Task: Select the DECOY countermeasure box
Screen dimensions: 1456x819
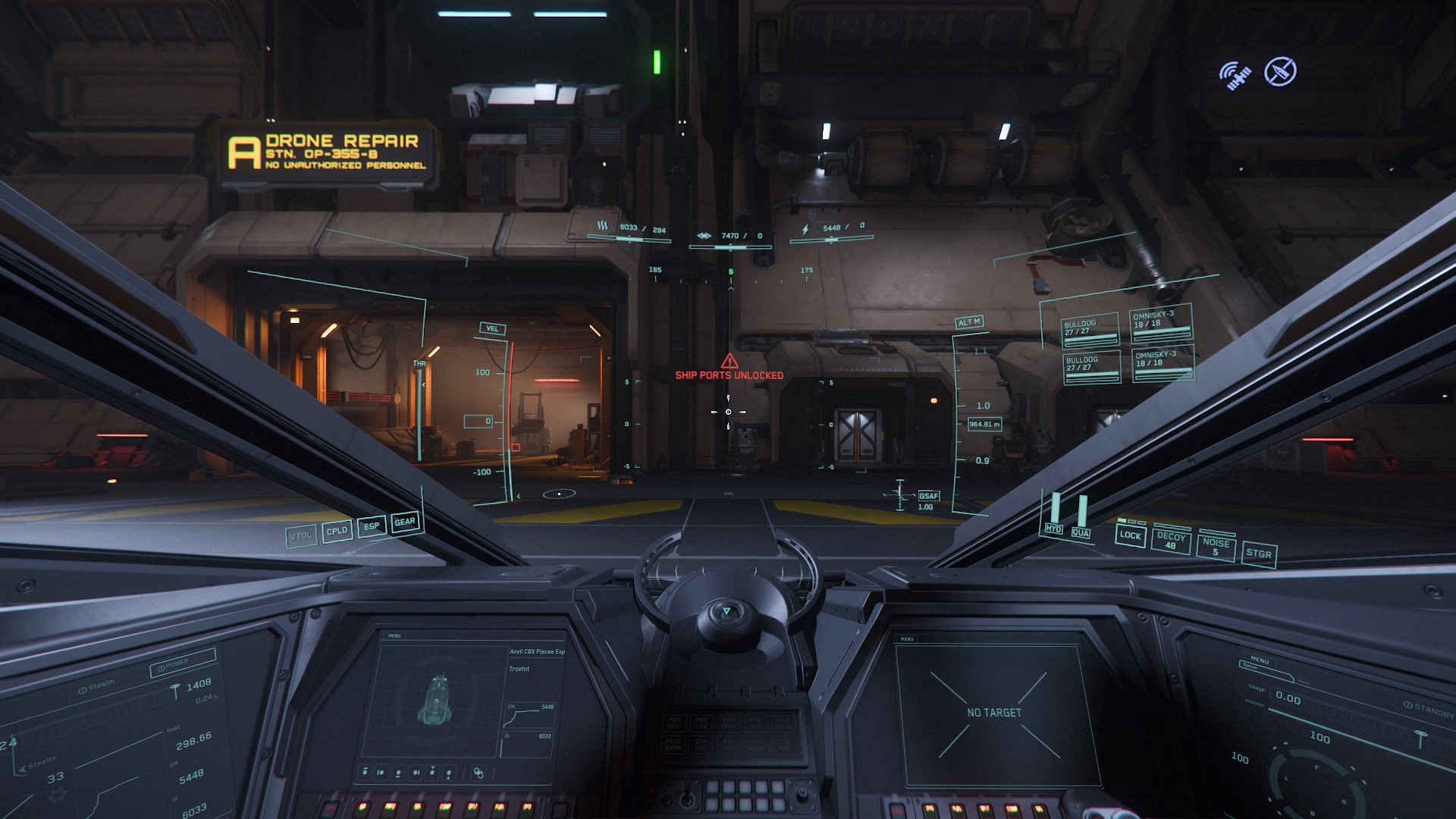Action: coord(1171,540)
